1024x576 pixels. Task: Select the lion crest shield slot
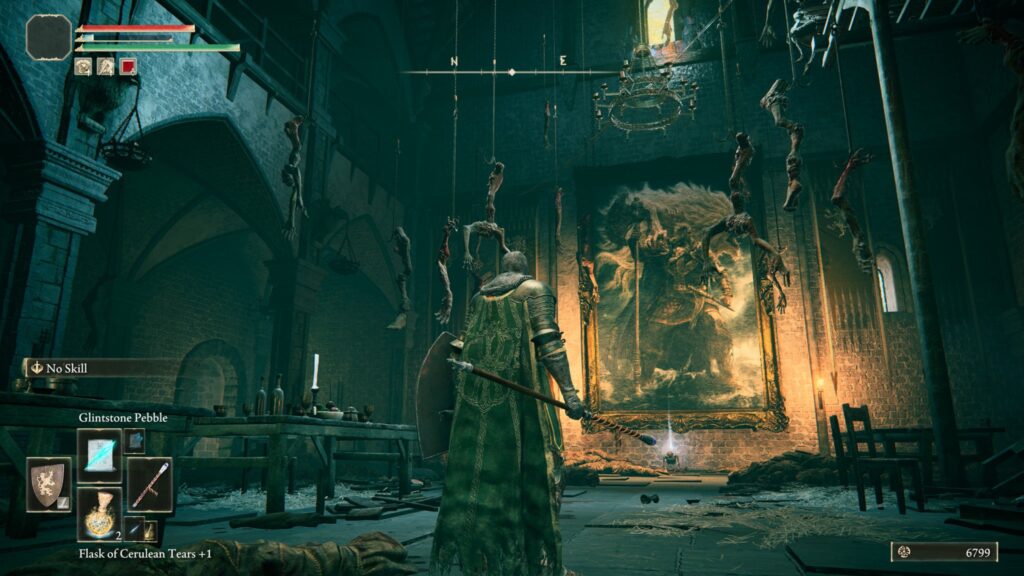coord(48,484)
